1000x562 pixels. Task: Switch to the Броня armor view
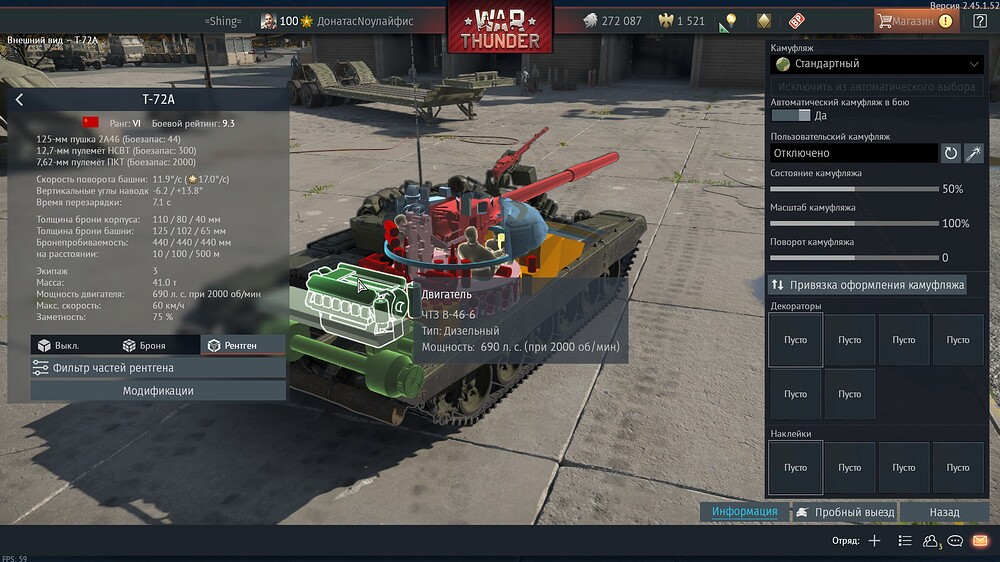(x=144, y=345)
